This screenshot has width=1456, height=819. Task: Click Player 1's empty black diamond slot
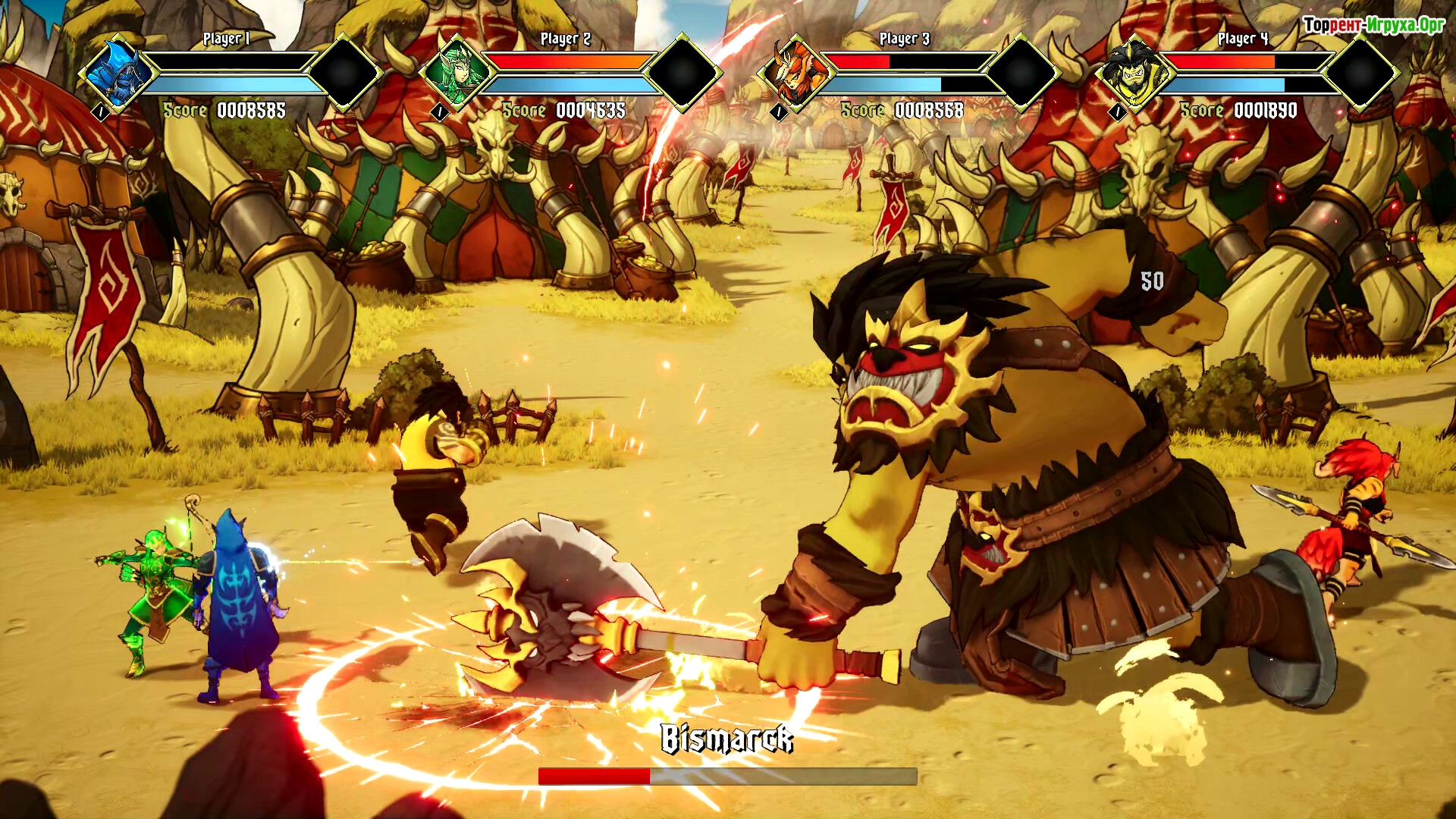344,73
